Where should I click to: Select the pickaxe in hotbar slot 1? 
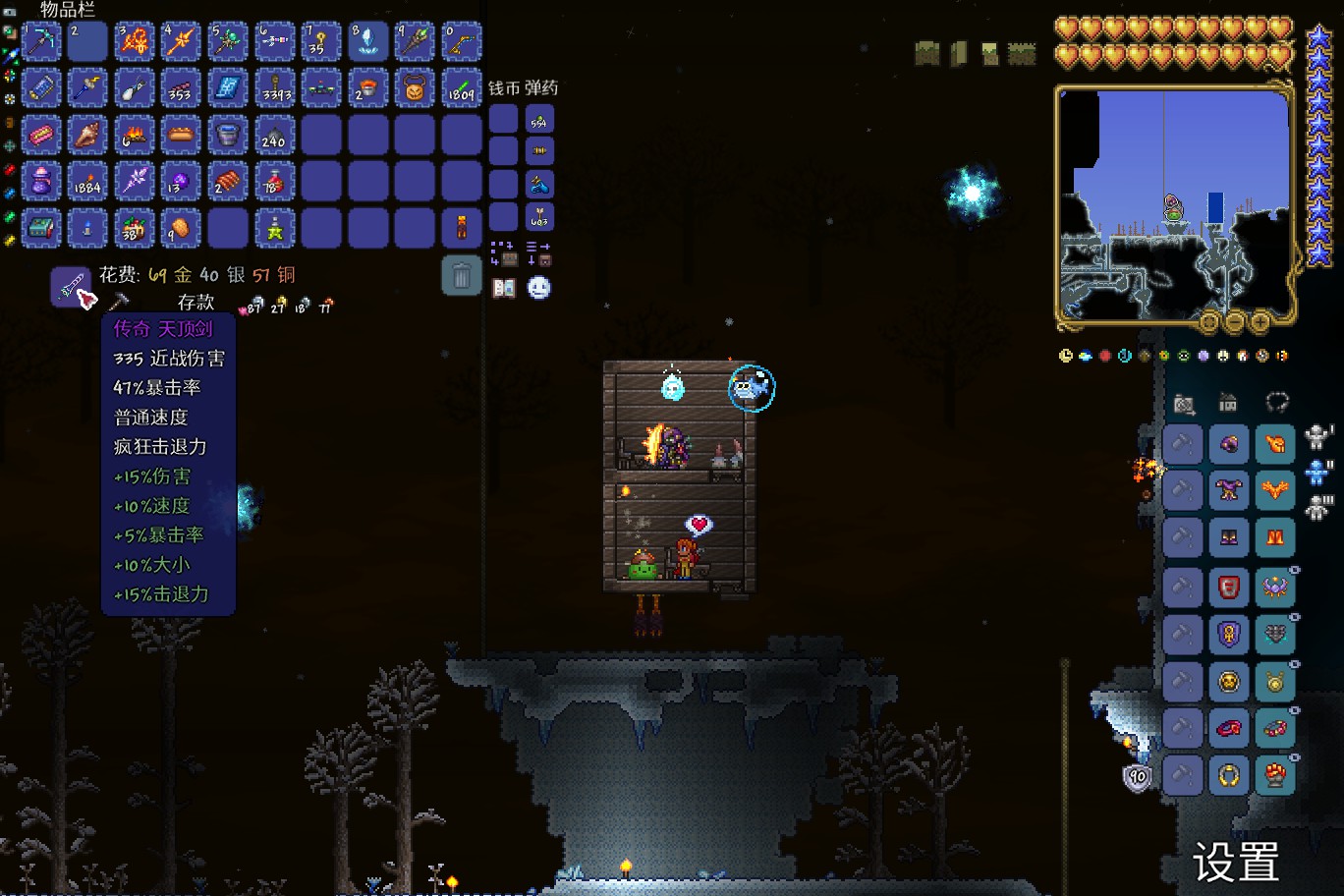41,41
